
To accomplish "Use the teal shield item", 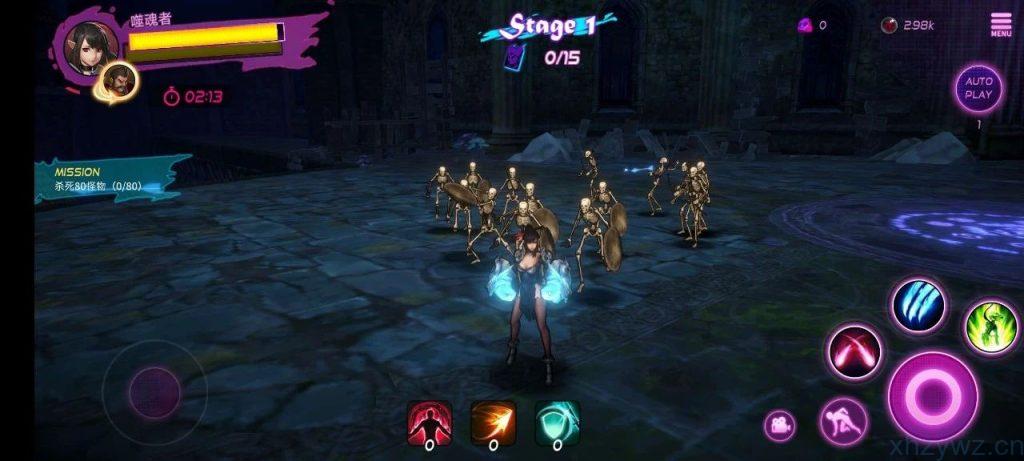I will click(557, 422).
